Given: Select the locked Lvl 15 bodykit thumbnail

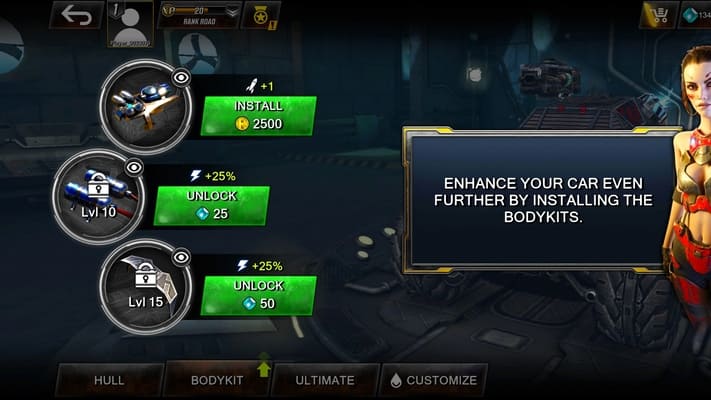Looking at the screenshot, I should [x=145, y=285].
